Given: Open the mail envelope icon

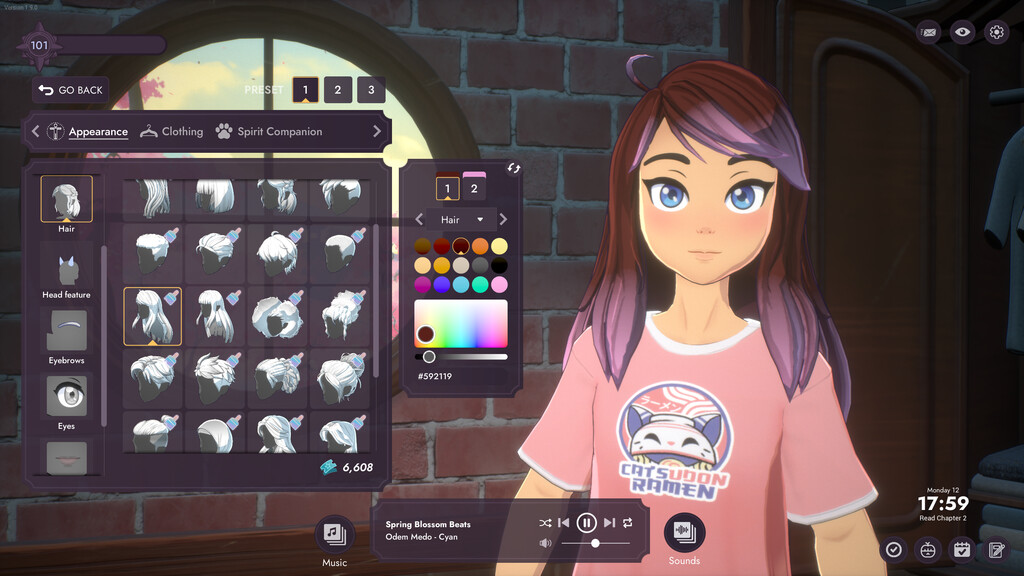Looking at the screenshot, I should tap(929, 32).
